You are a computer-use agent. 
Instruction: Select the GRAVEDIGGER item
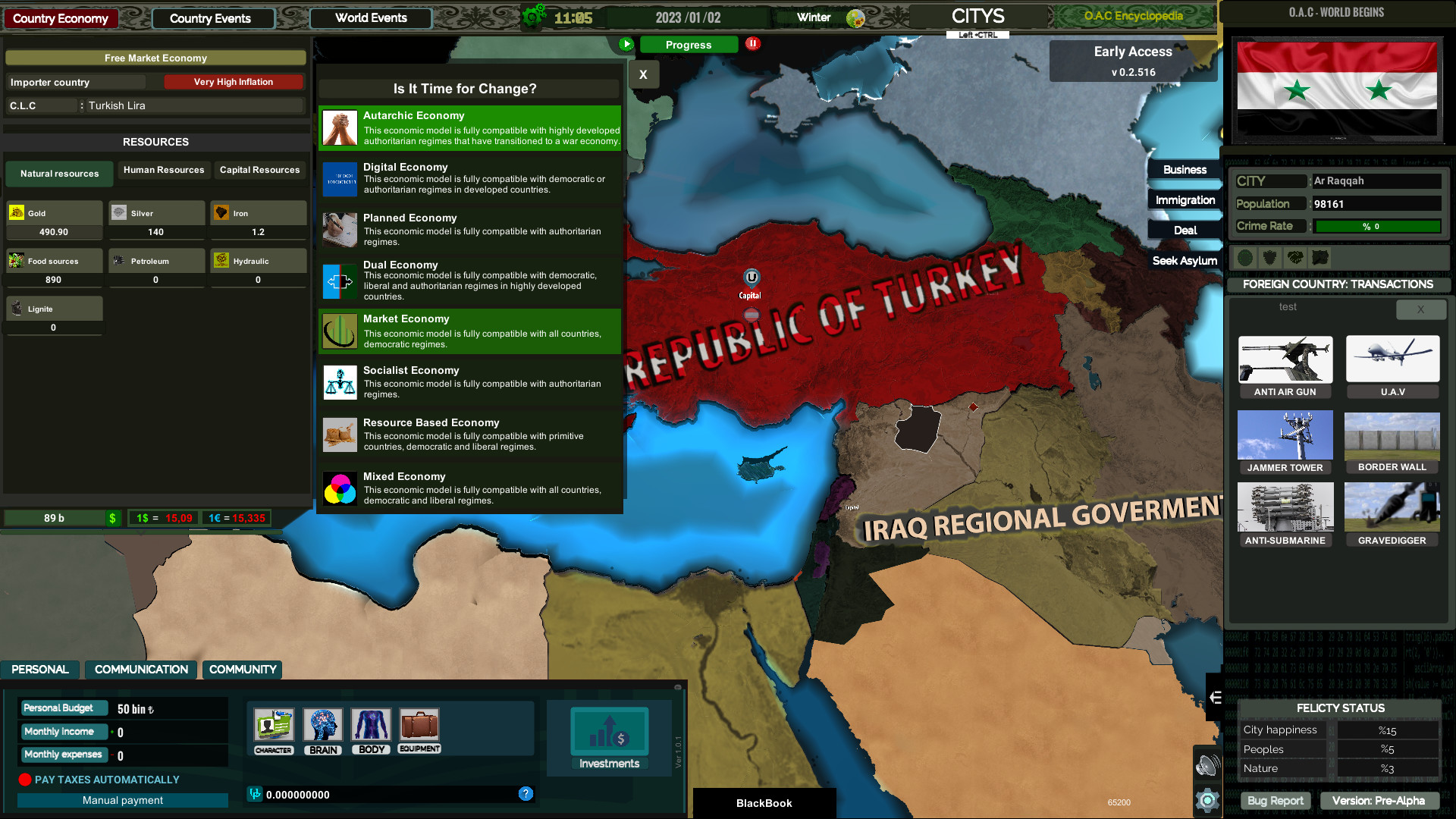click(1392, 514)
